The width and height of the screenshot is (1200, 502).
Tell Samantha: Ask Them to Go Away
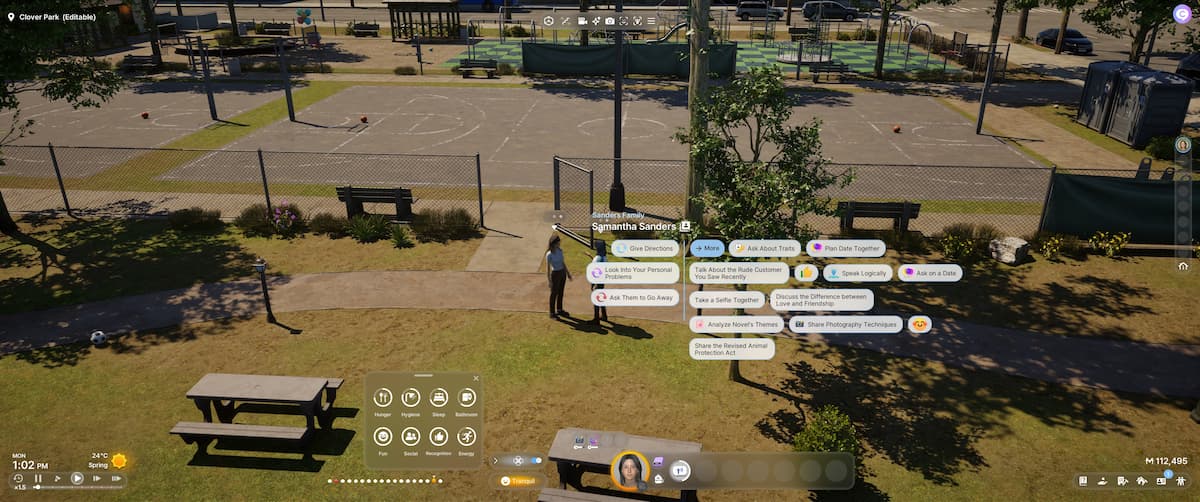pyautogui.click(x=635, y=297)
